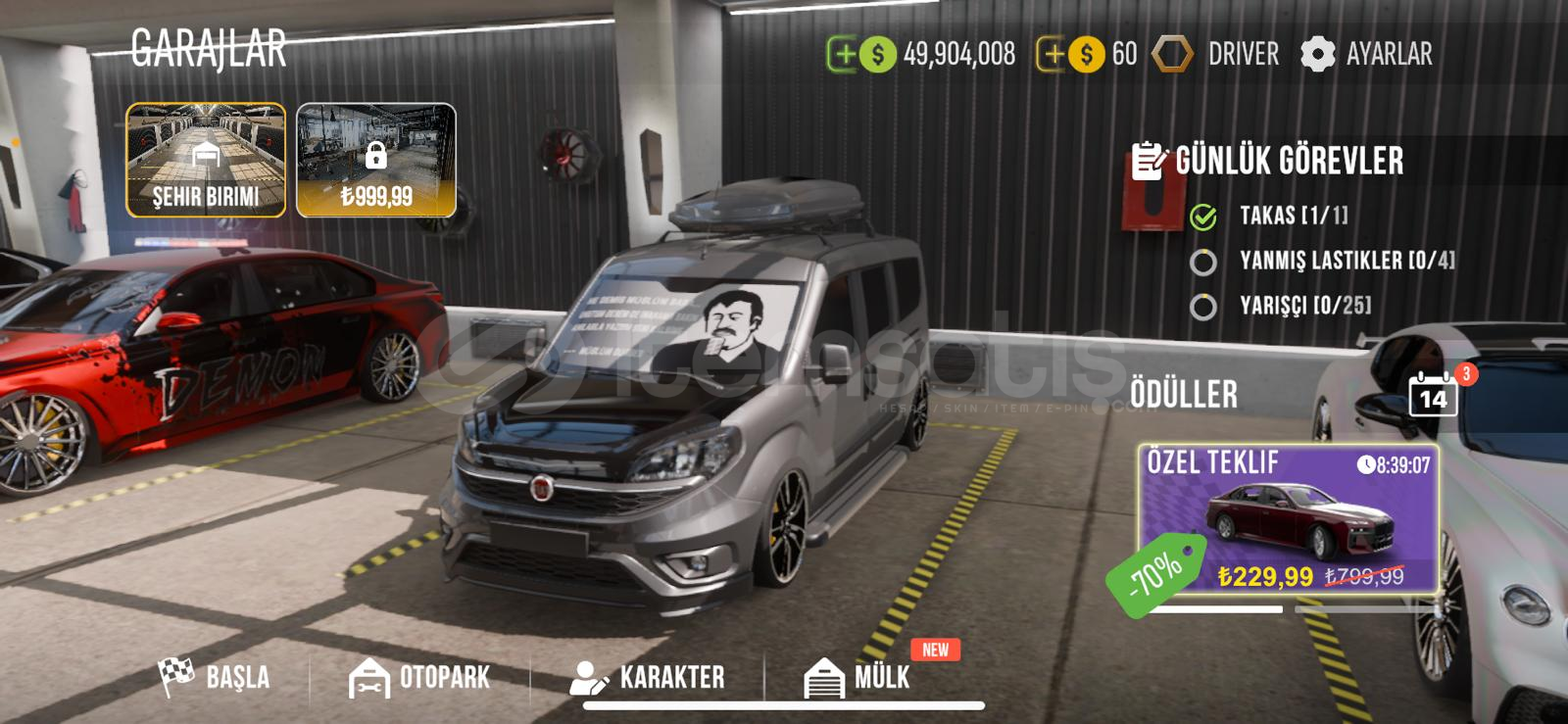View the Takas daily mission
1568x724 pixels.
[x=1293, y=216]
